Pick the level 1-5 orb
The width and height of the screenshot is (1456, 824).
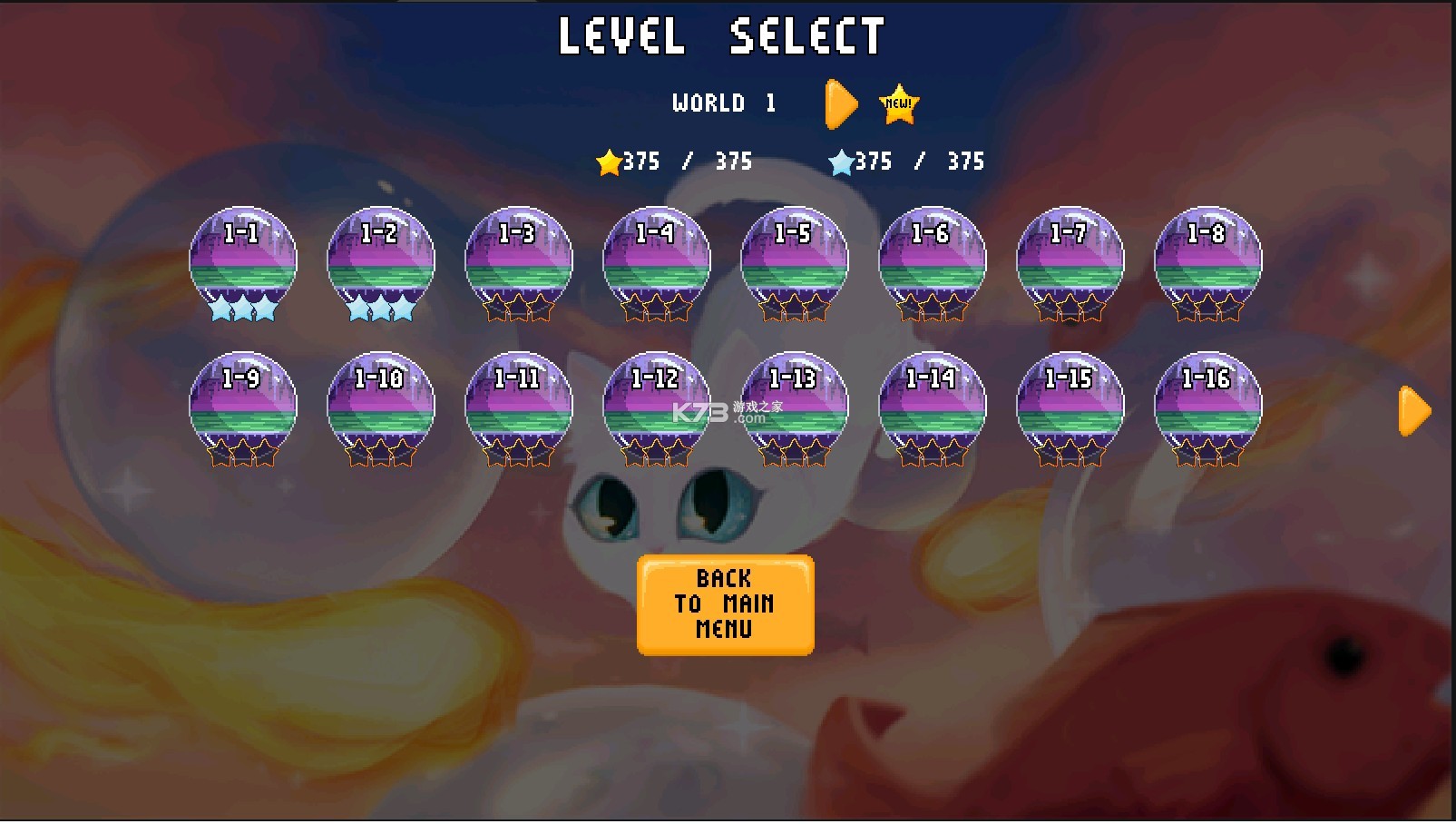coord(795,261)
